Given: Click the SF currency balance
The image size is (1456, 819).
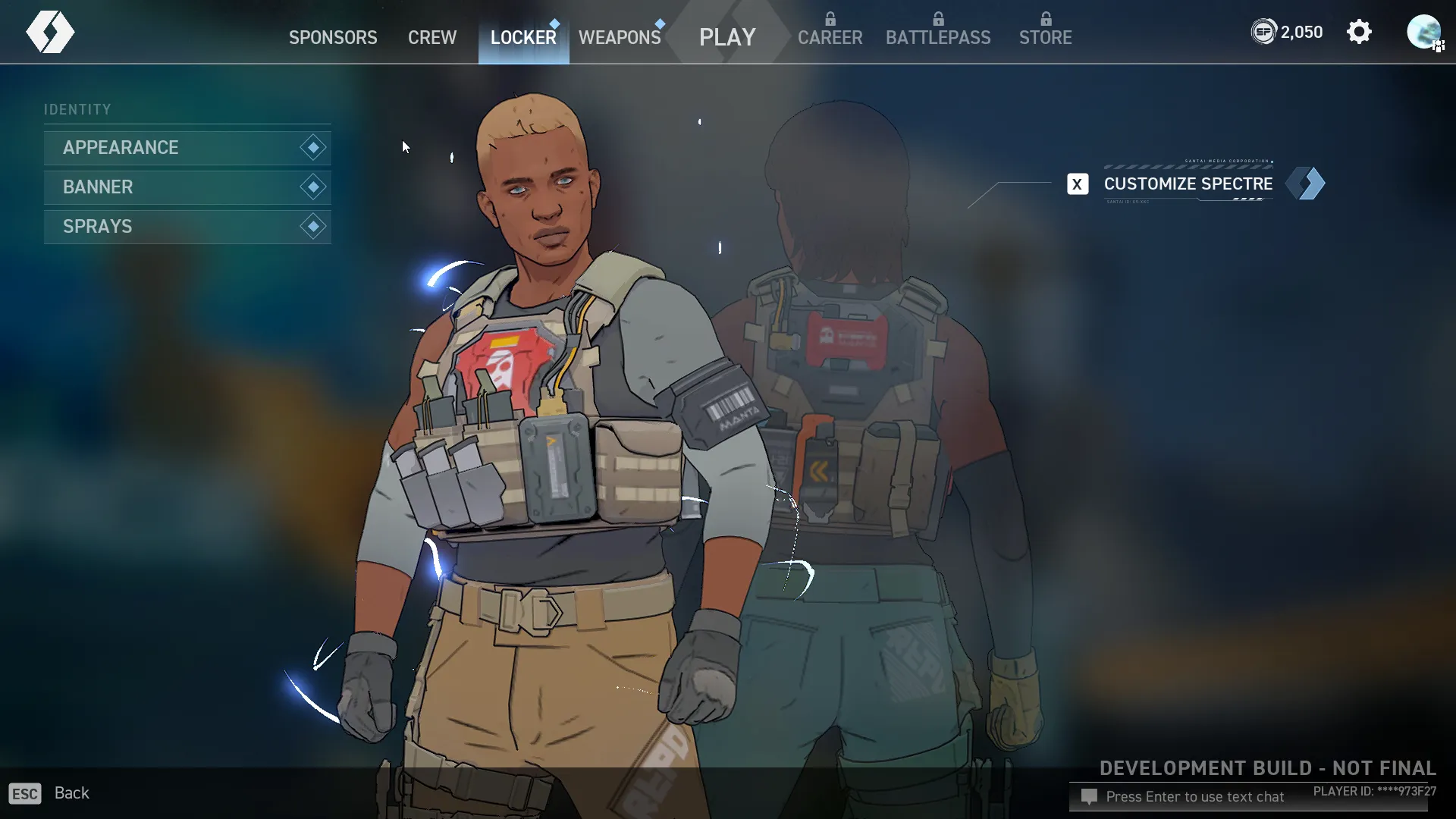Looking at the screenshot, I should click(x=1287, y=32).
